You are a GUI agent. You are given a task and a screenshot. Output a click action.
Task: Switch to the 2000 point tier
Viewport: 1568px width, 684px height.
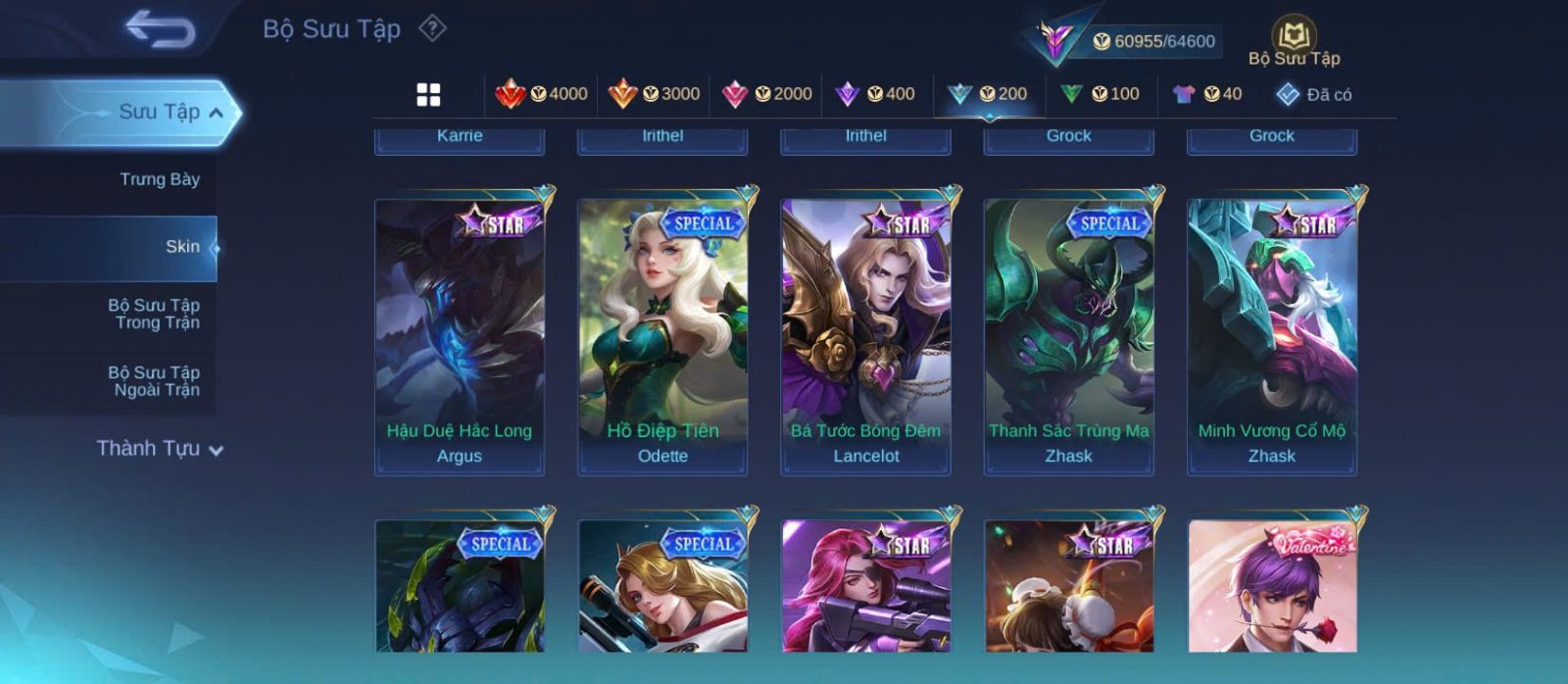pyautogui.click(x=766, y=94)
